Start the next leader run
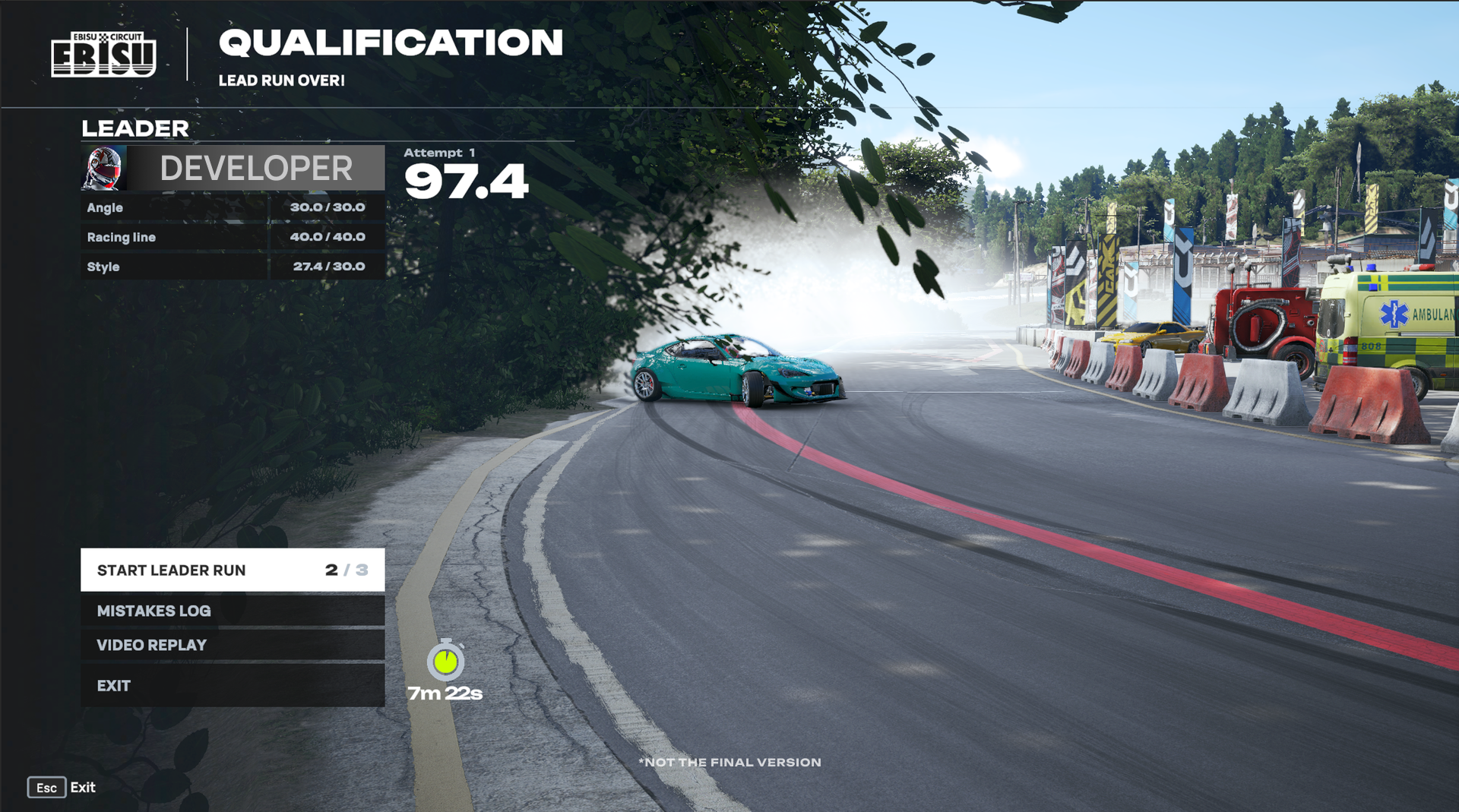 click(x=232, y=570)
